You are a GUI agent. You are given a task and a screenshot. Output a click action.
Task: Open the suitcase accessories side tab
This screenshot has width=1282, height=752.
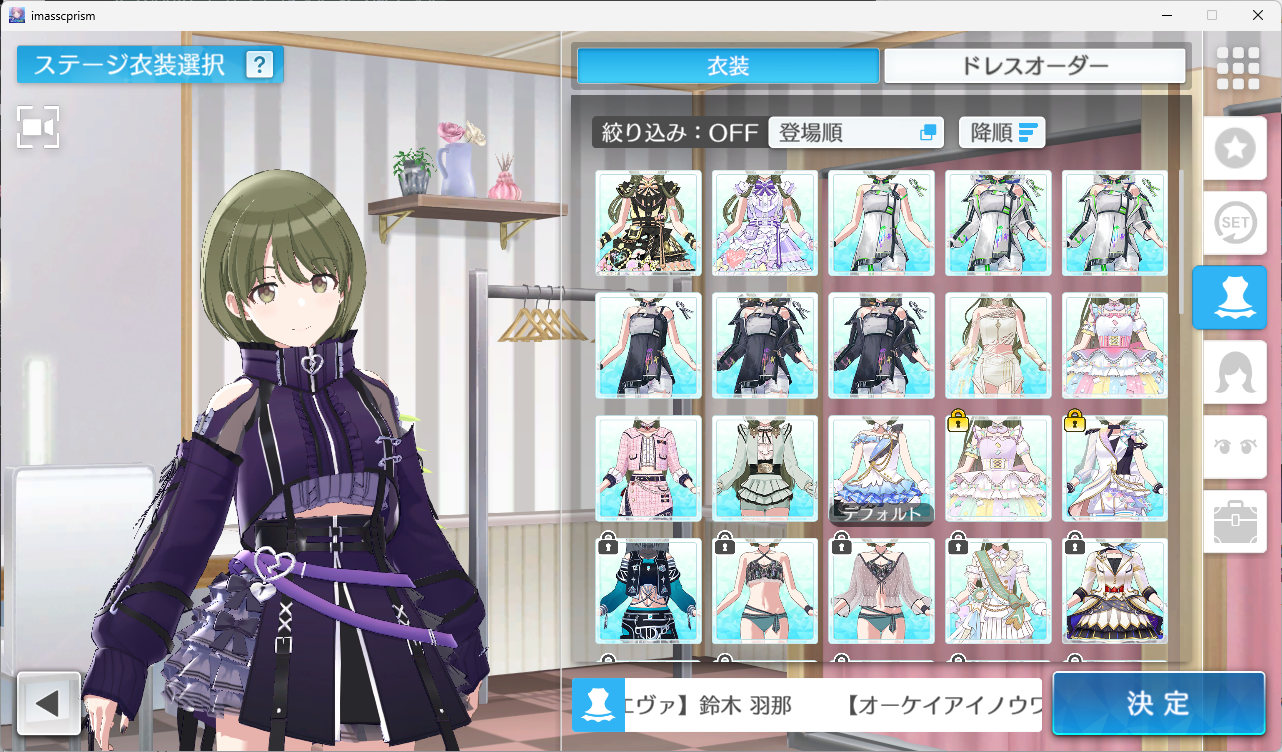pyautogui.click(x=1235, y=521)
